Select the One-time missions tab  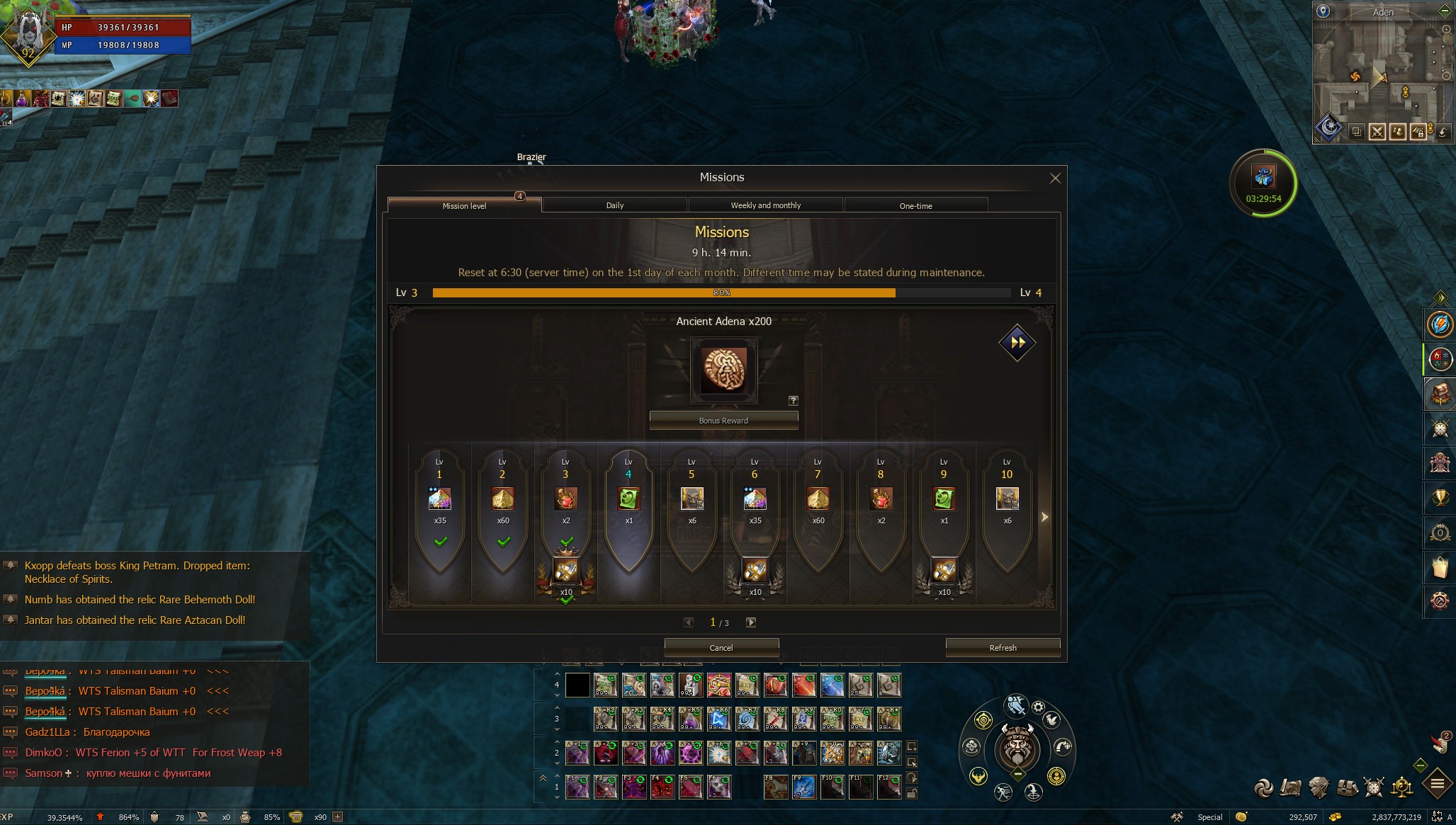pyautogui.click(x=915, y=206)
